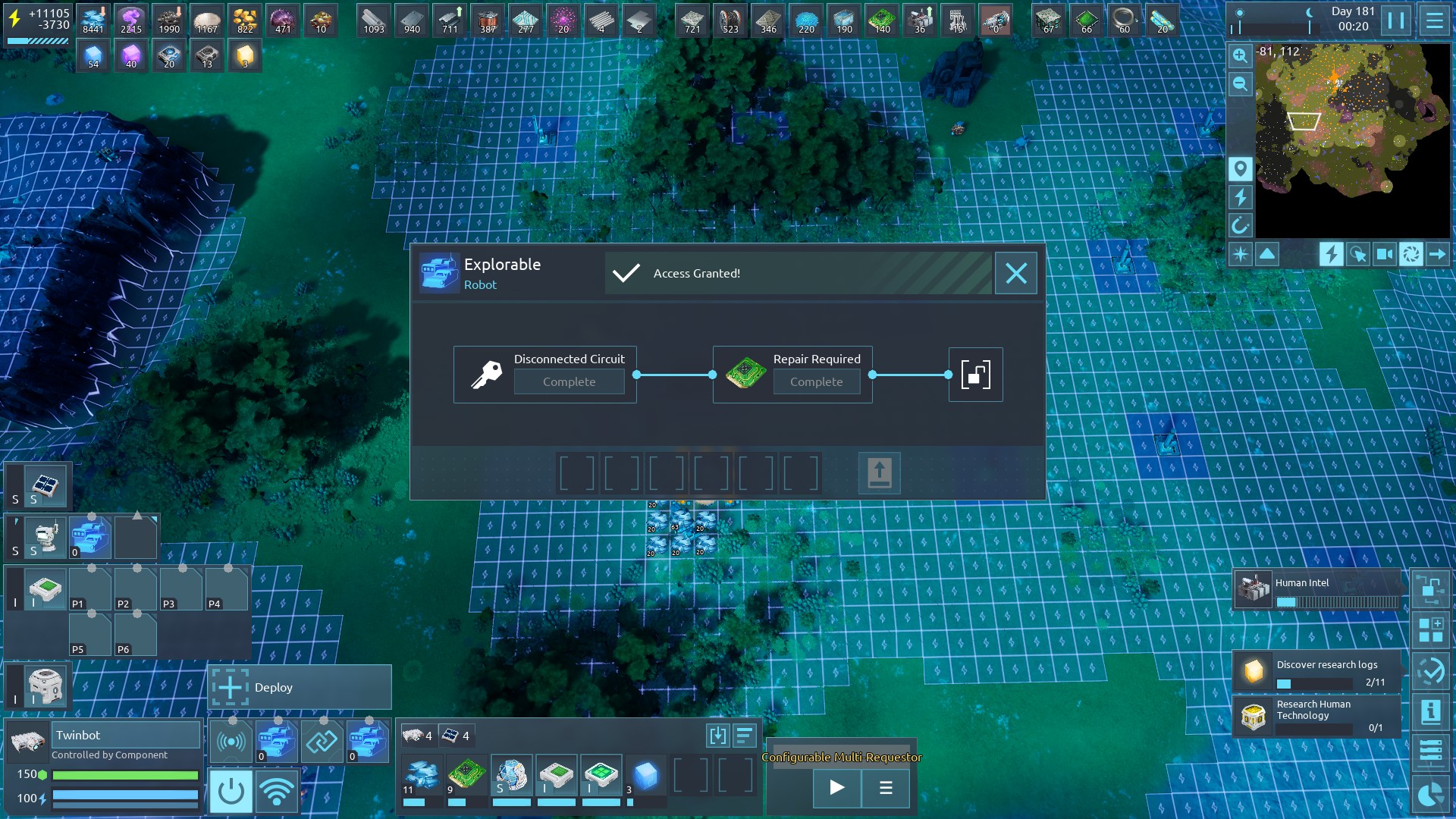1456x819 pixels.
Task: Play the Configurable Multi-Requestor behavior
Action: [837, 787]
